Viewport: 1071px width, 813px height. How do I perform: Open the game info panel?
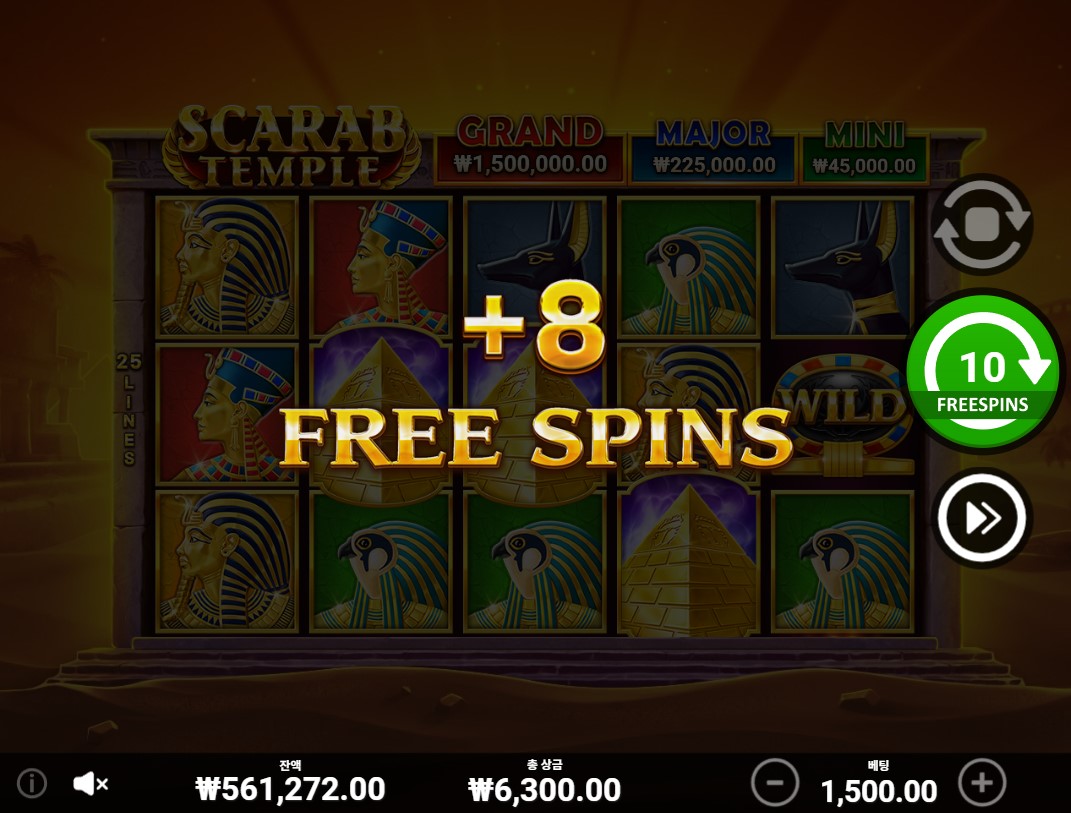[32, 783]
